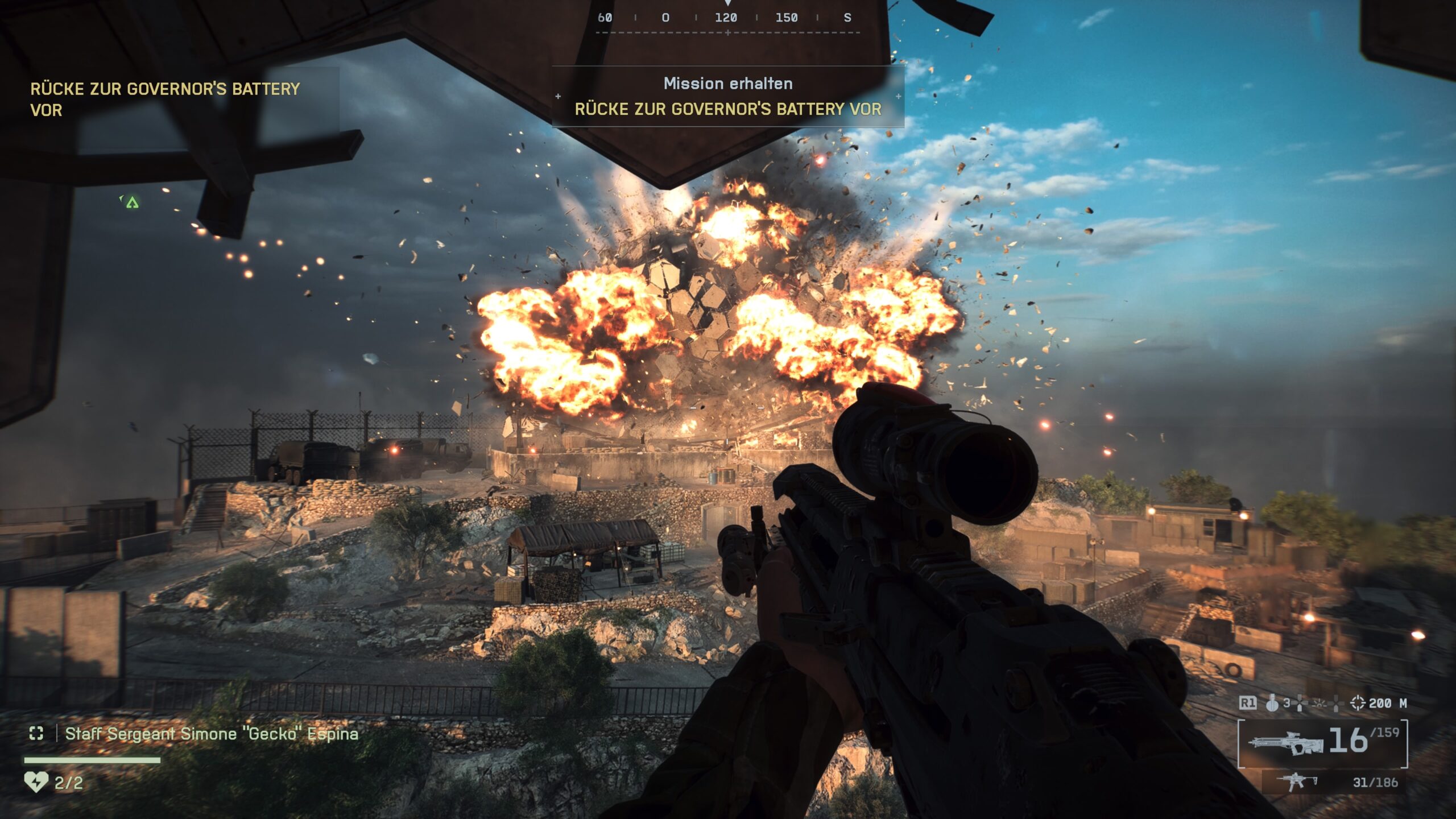
Task: Select the objective tracker in the top-left corner
Action: 165,99
